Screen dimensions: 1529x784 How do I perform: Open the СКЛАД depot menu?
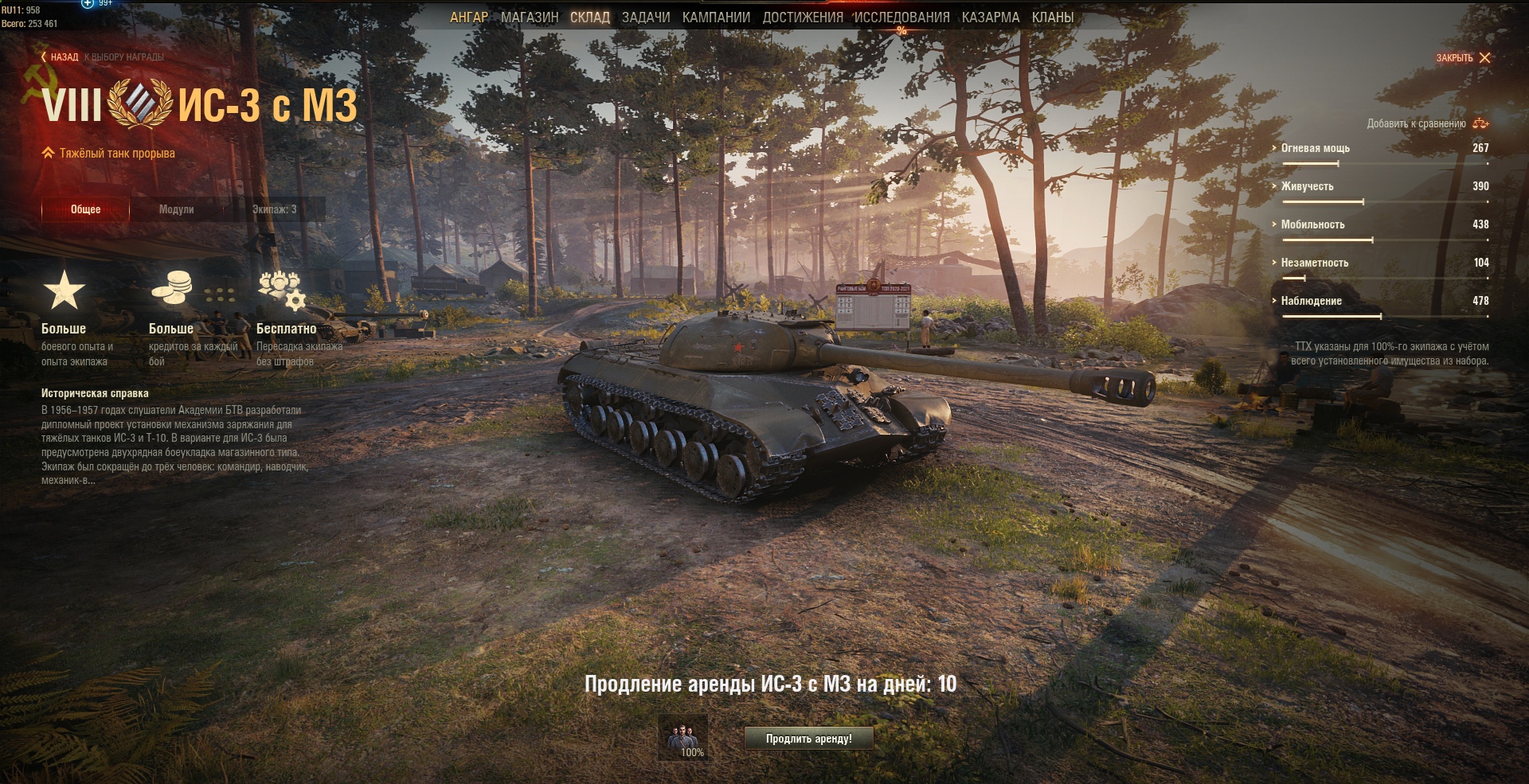click(x=589, y=18)
